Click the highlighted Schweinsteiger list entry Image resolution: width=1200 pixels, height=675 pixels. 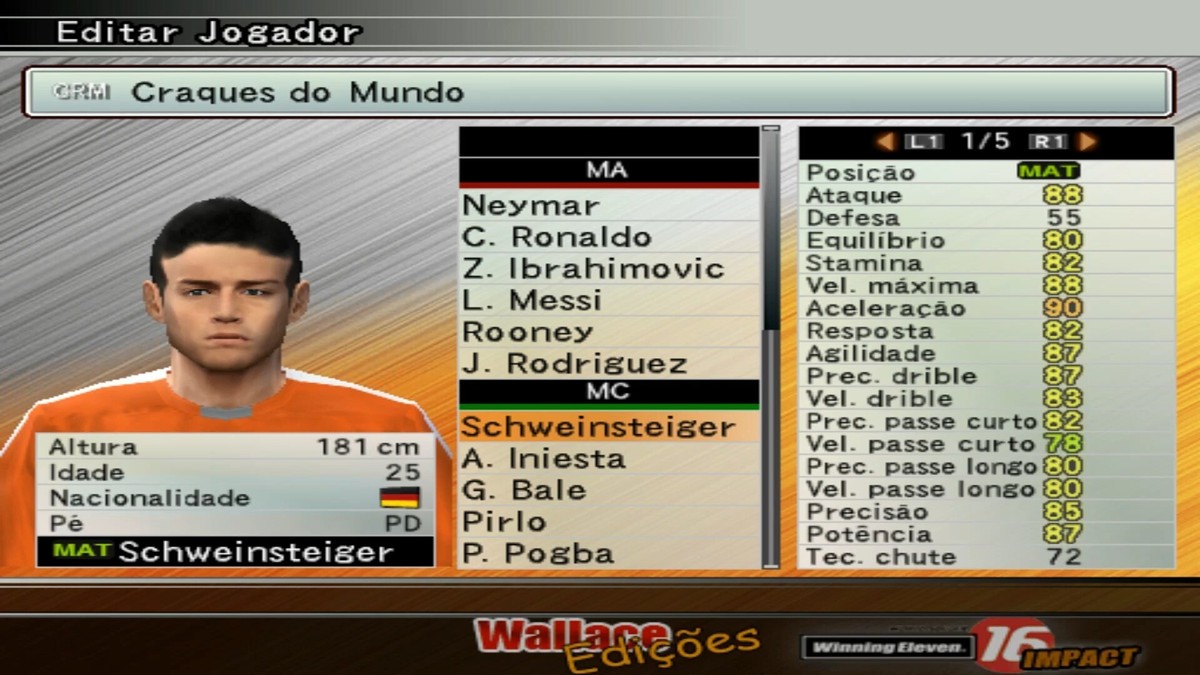pyautogui.click(x=608, y=427)
